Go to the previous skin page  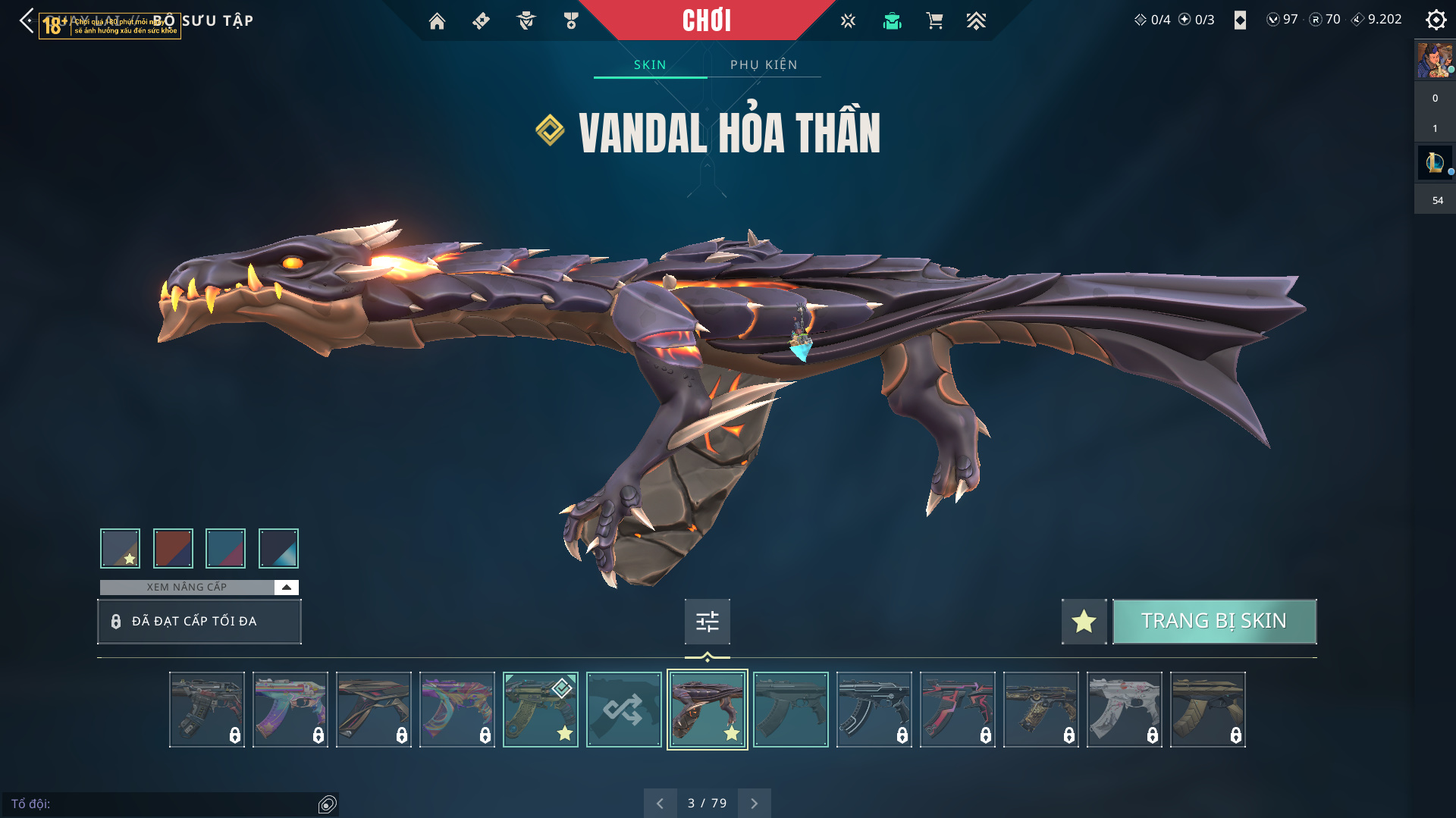(660, 803)
